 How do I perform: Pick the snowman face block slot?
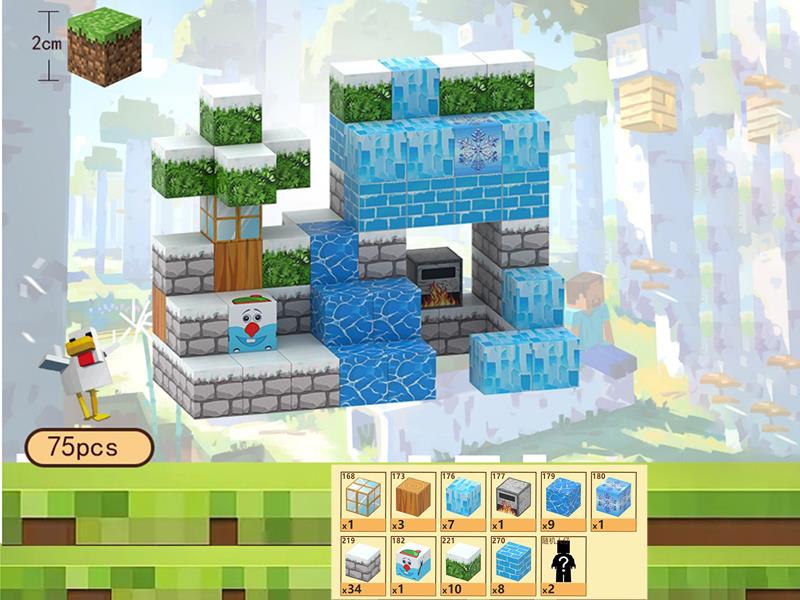(412, 565)
